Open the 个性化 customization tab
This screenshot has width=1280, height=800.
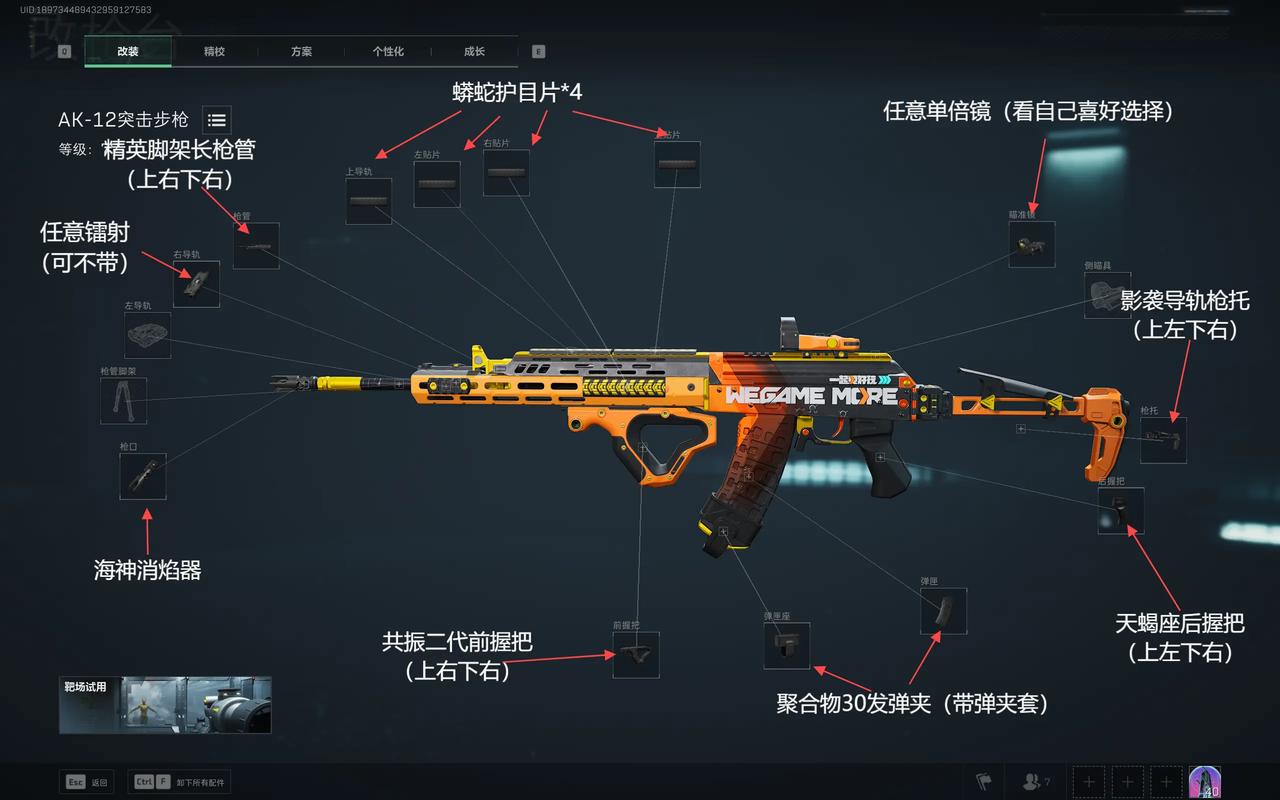388,51
